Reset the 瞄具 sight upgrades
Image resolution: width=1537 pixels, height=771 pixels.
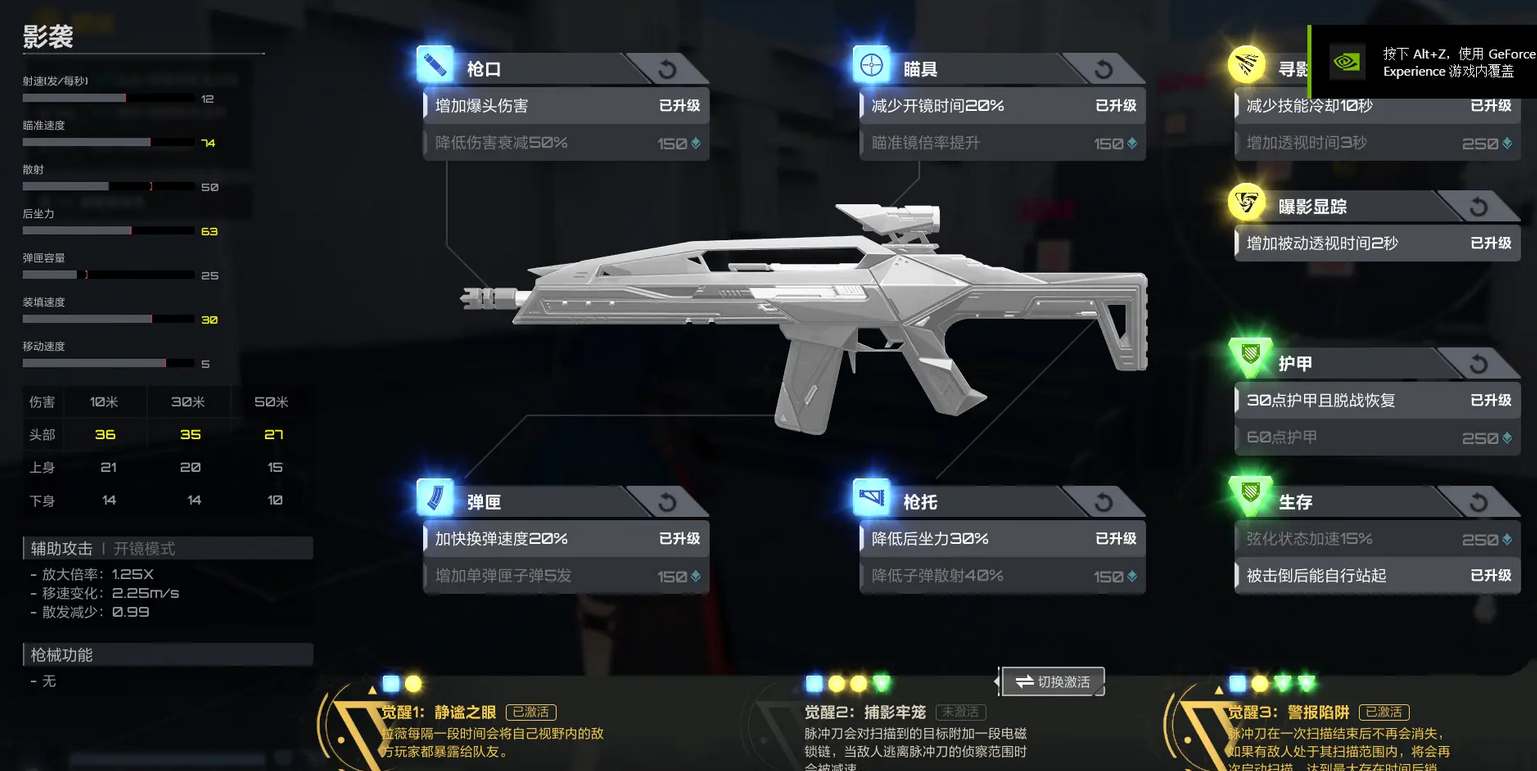[1104, 69]
